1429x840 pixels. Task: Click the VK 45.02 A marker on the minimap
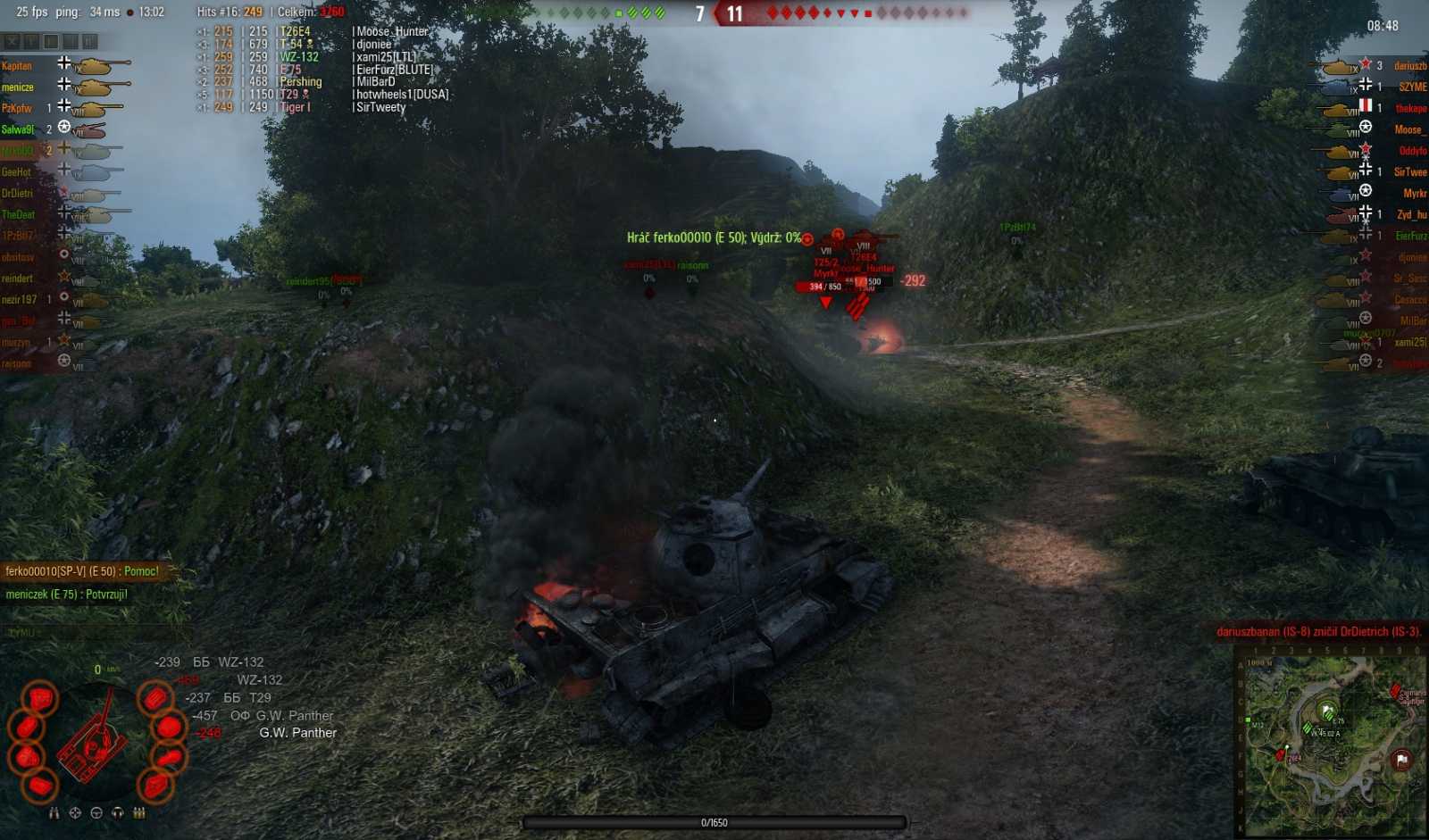(x=1308, y=728)
